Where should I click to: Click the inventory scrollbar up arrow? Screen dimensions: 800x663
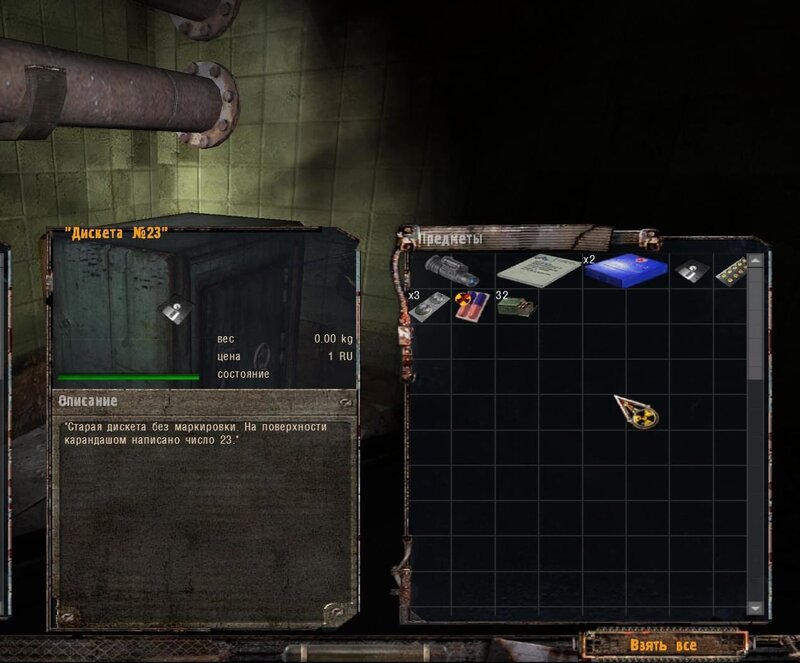coord(756,260)
